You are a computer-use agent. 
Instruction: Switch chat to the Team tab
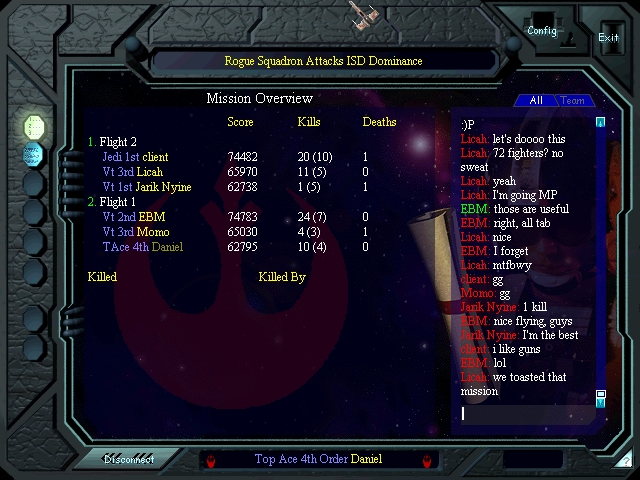(572, 100)
